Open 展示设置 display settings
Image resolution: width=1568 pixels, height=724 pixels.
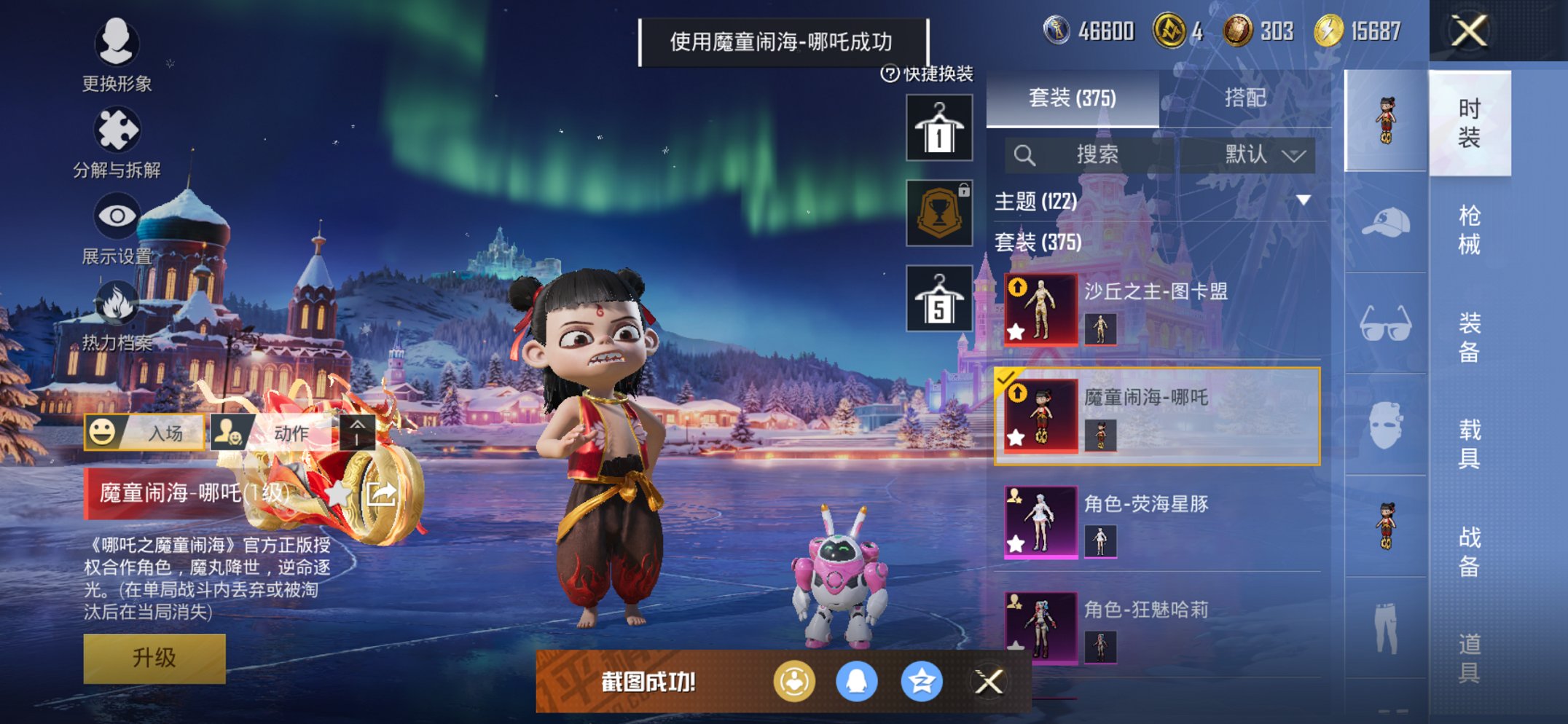pyautogui.click(x=117, y=216)
